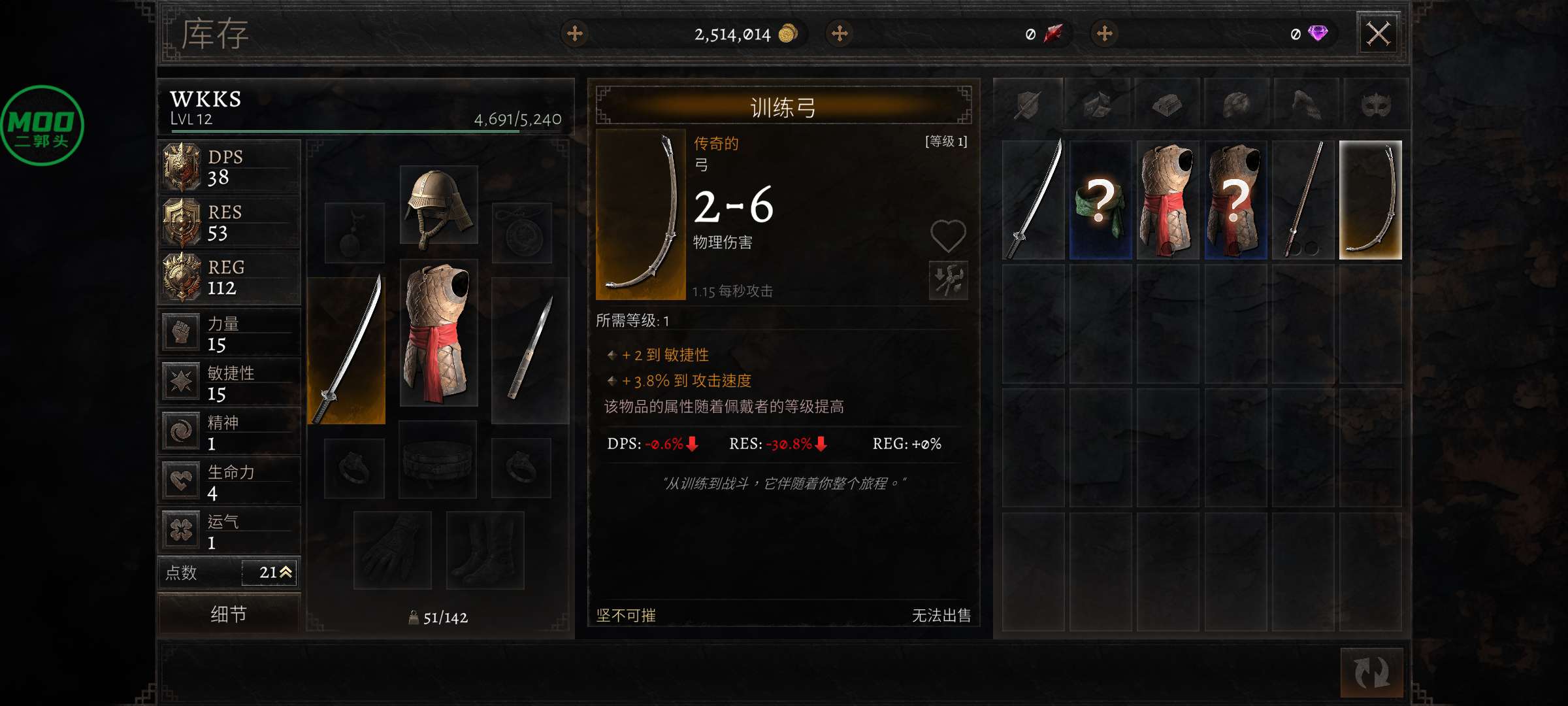
Task: Pick the training bow in the bag
Action: coord(1370,200)
